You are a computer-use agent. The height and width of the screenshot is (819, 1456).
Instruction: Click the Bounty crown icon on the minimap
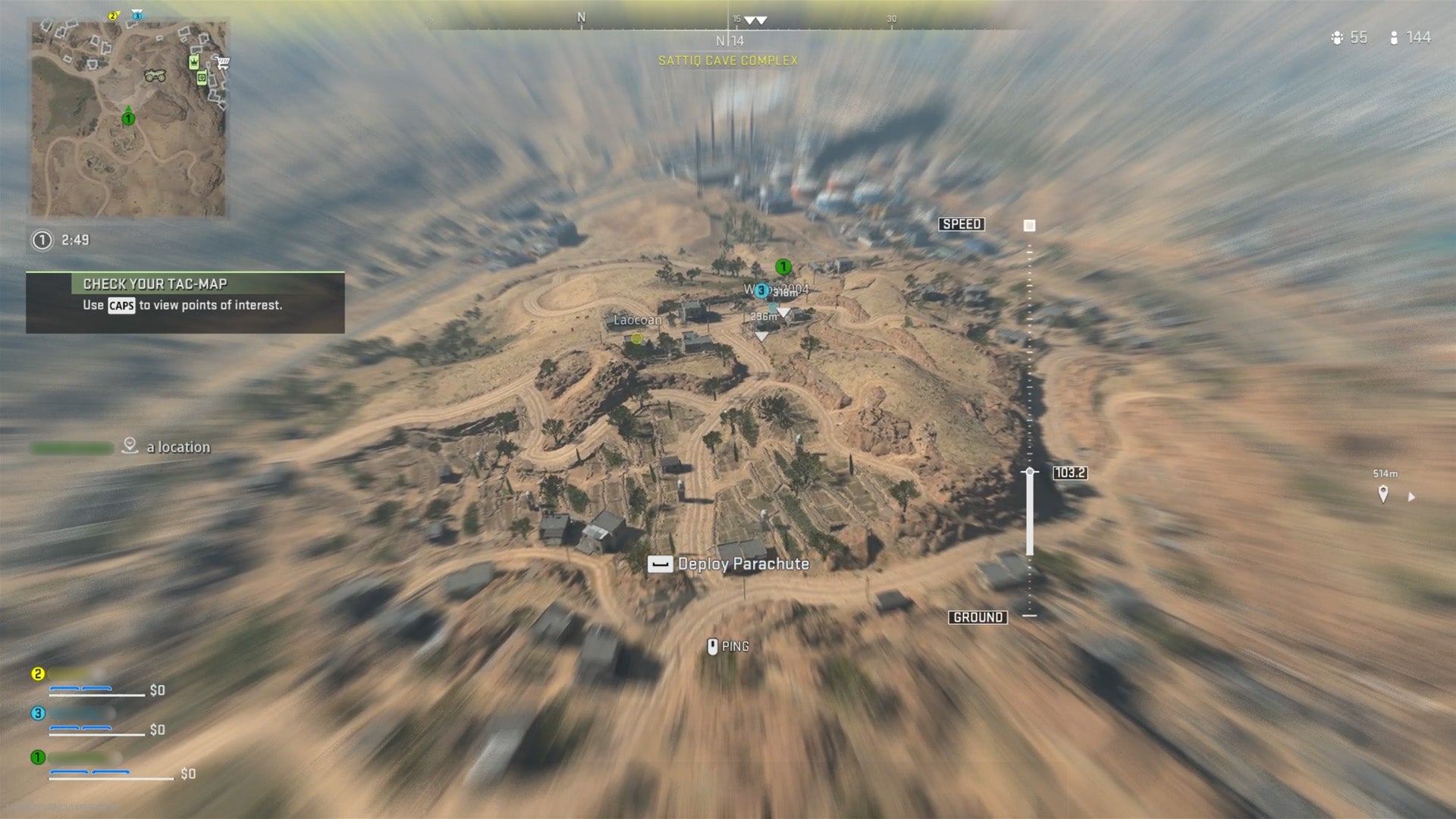click(194, 61)
